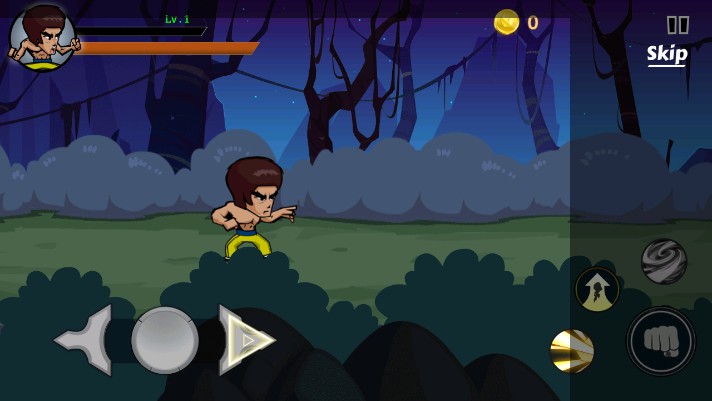Viewport: 712px width, 401px height.
Task: Use the jump arrow skill button
Action: point(597,289)
